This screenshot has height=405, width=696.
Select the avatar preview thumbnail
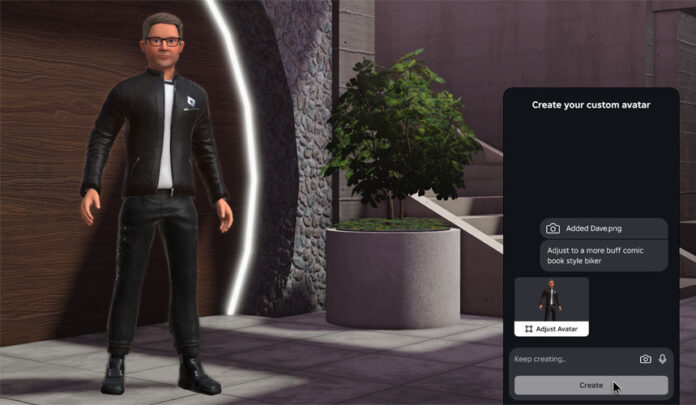point(551,299)
